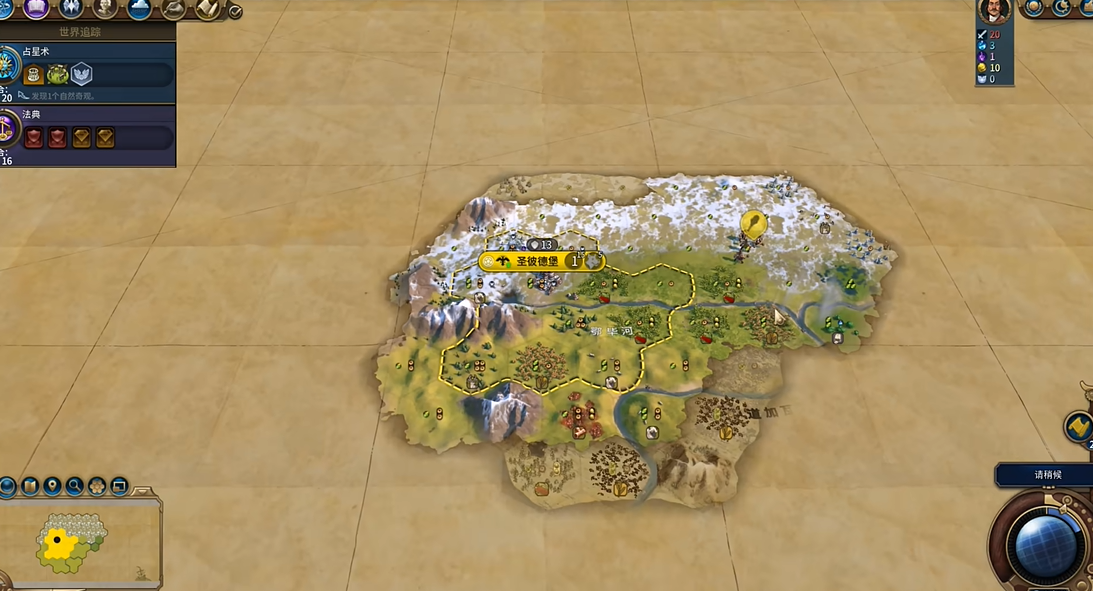Click the minimap size toggle button
The width and height of the screenshot is (1093, 591).
[119, 487]
